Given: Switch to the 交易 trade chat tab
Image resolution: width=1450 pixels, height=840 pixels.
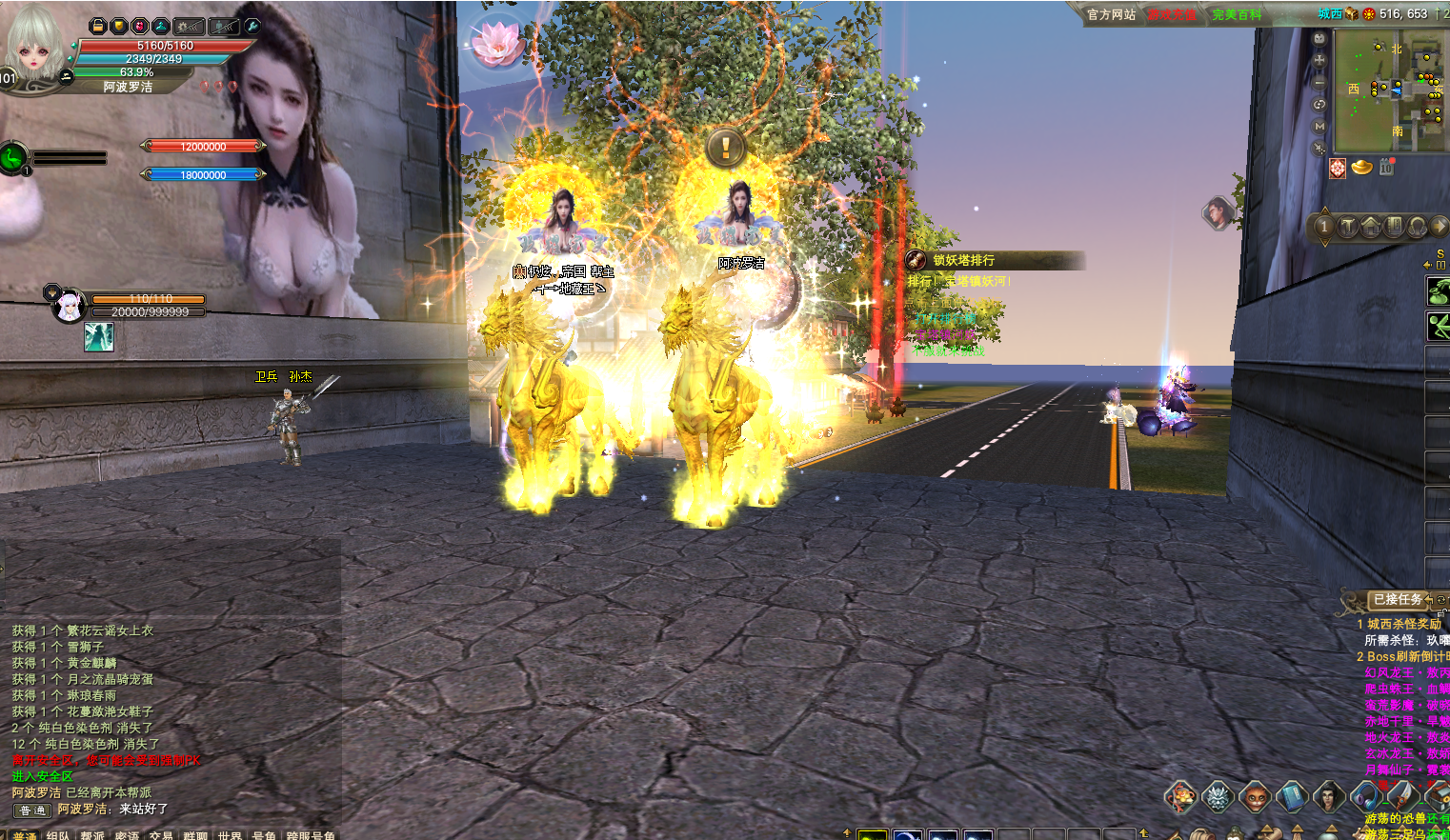Looking at the screenshot, I should coord(161,835).
